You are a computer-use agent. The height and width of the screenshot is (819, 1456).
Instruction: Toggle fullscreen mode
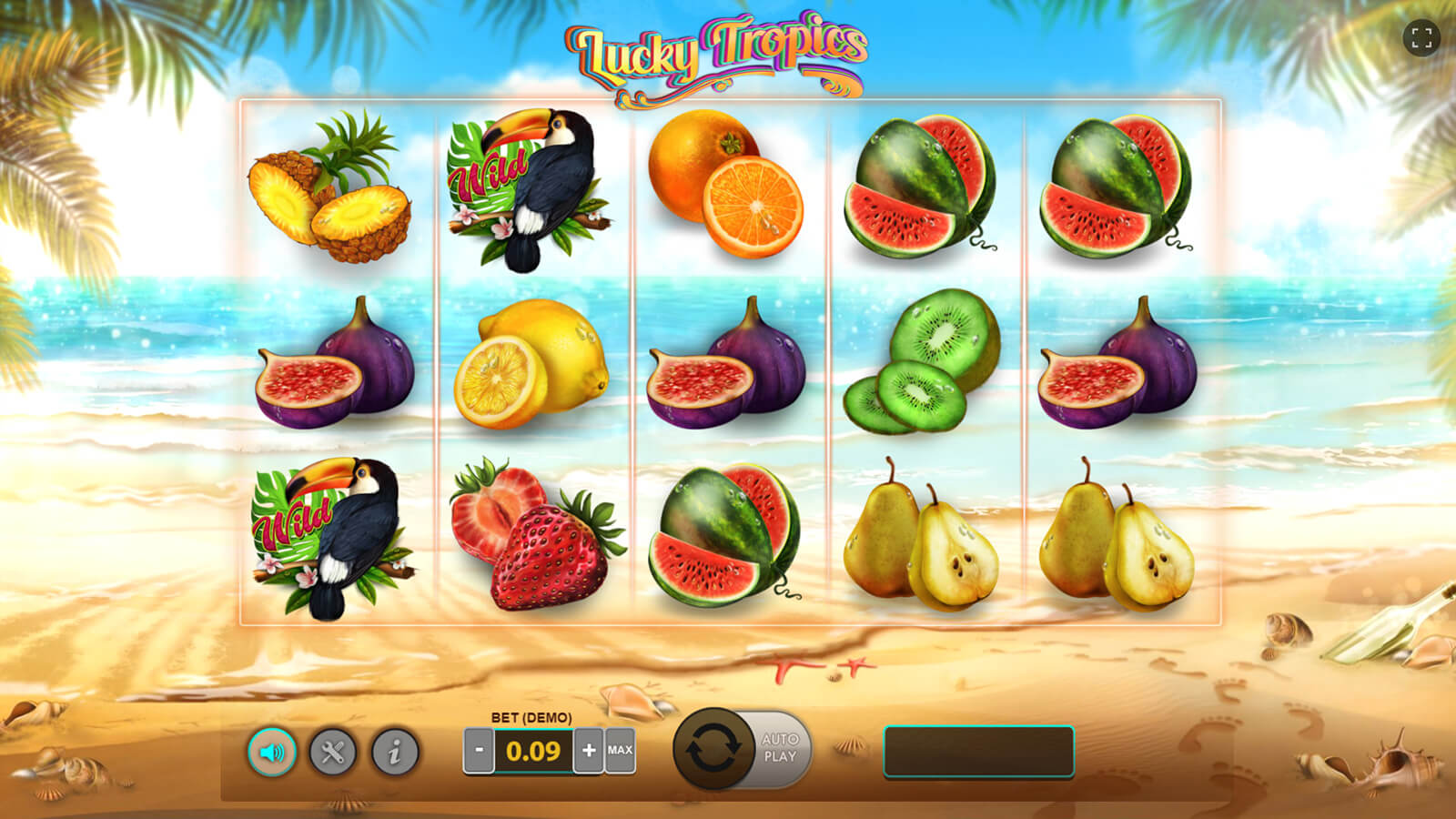(1421, 38)
